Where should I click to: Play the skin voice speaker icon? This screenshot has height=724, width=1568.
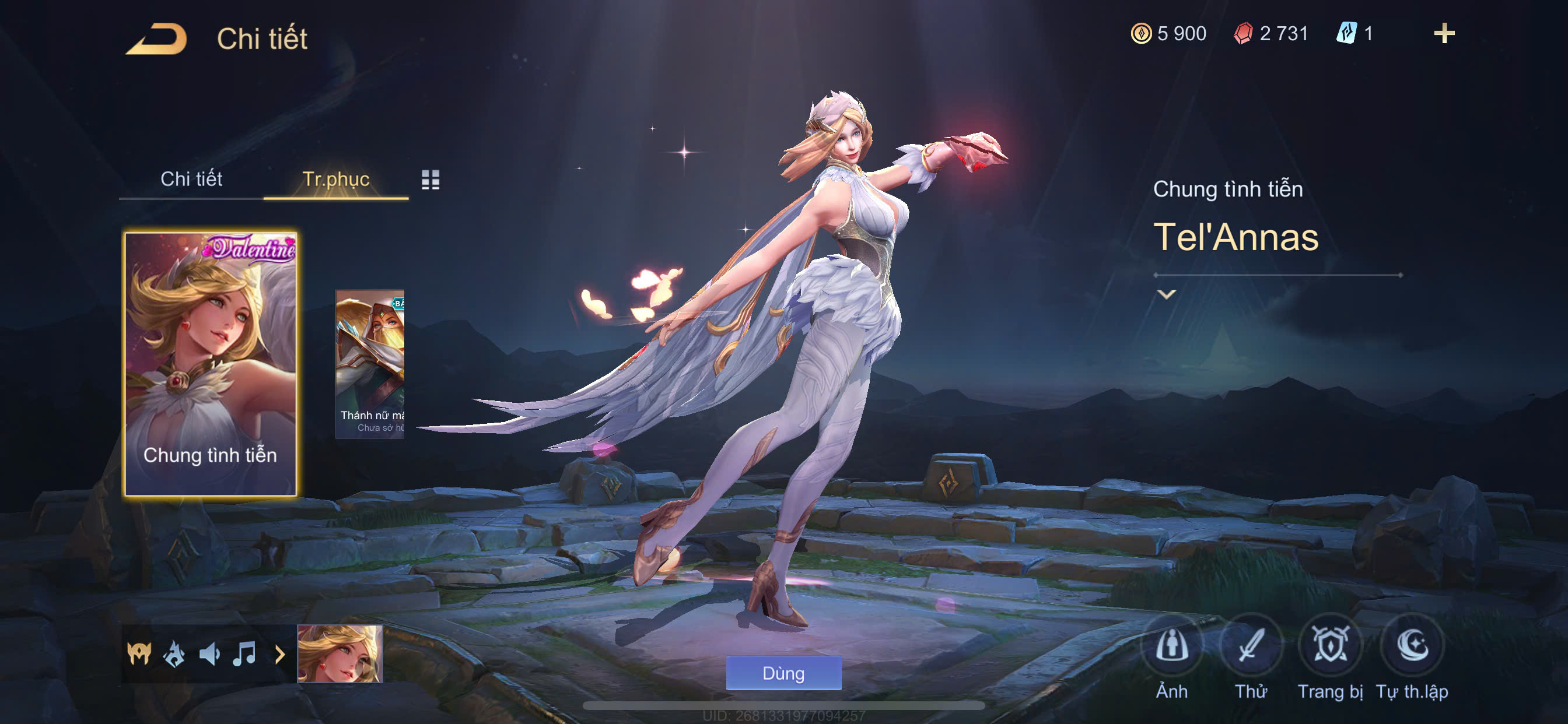point(209,654)
